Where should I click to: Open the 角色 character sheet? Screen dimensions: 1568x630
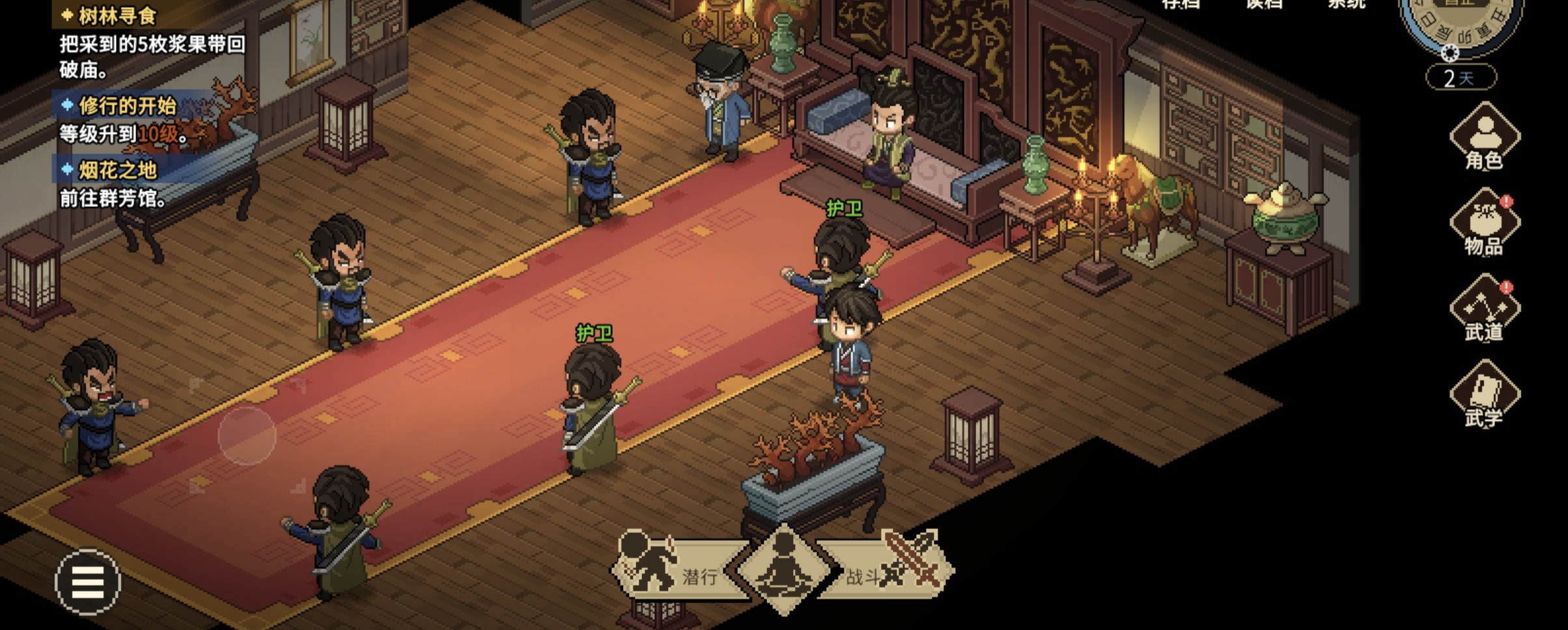click(x=1485, y=138)
